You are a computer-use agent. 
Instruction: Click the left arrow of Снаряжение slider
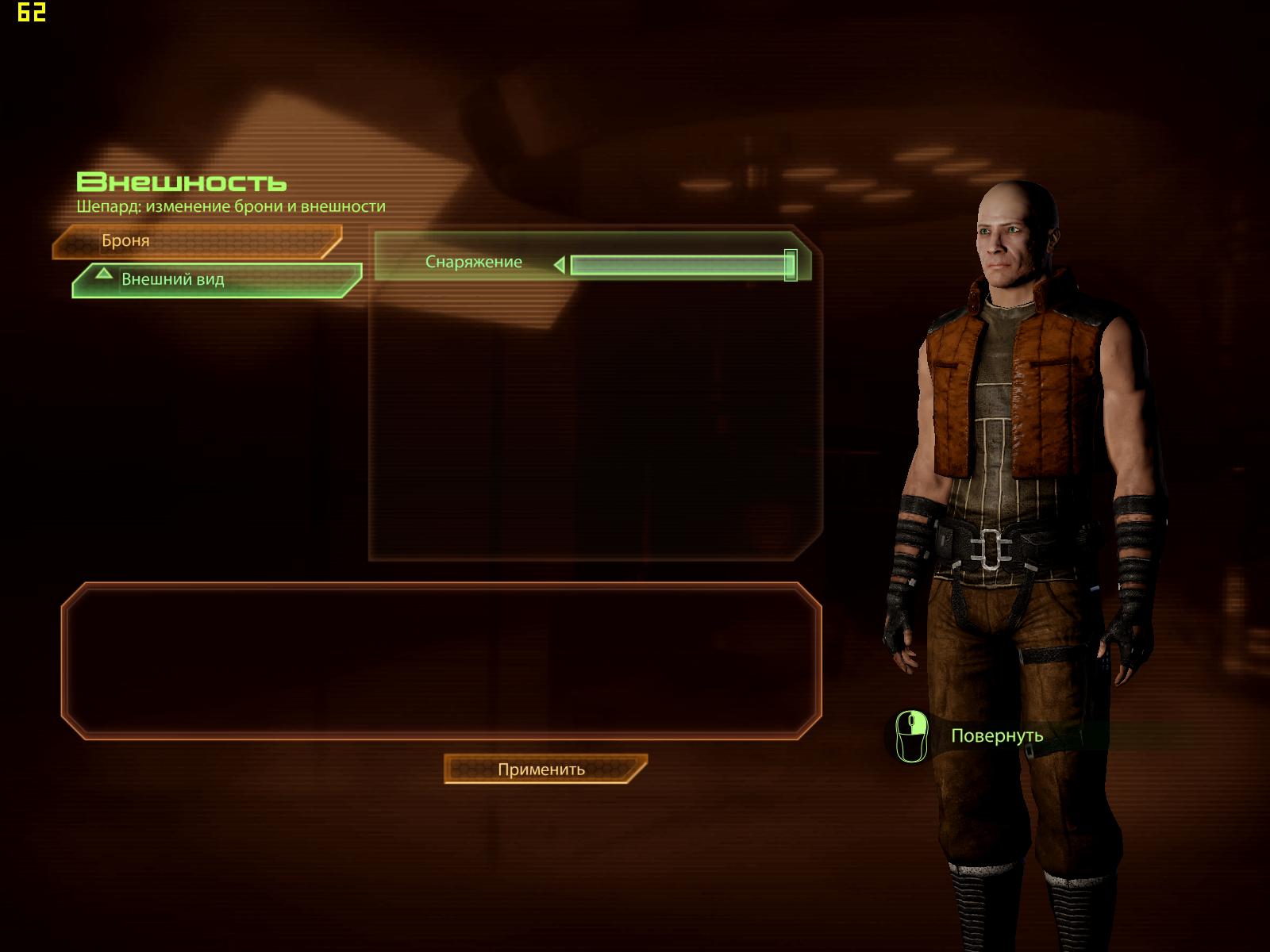coord(560,265)
